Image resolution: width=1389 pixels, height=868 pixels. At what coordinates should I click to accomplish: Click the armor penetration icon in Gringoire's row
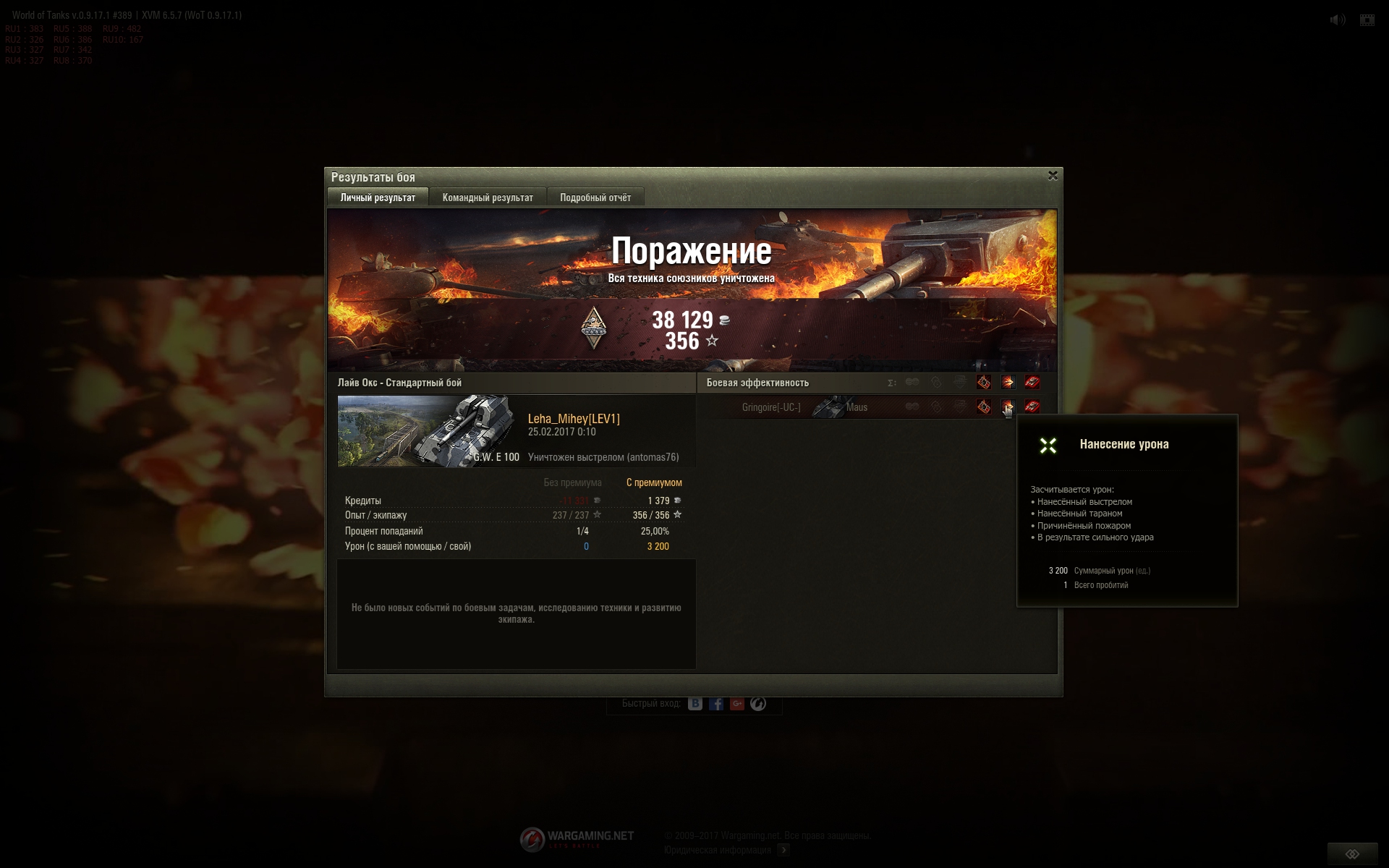click(x=984, y=407)
